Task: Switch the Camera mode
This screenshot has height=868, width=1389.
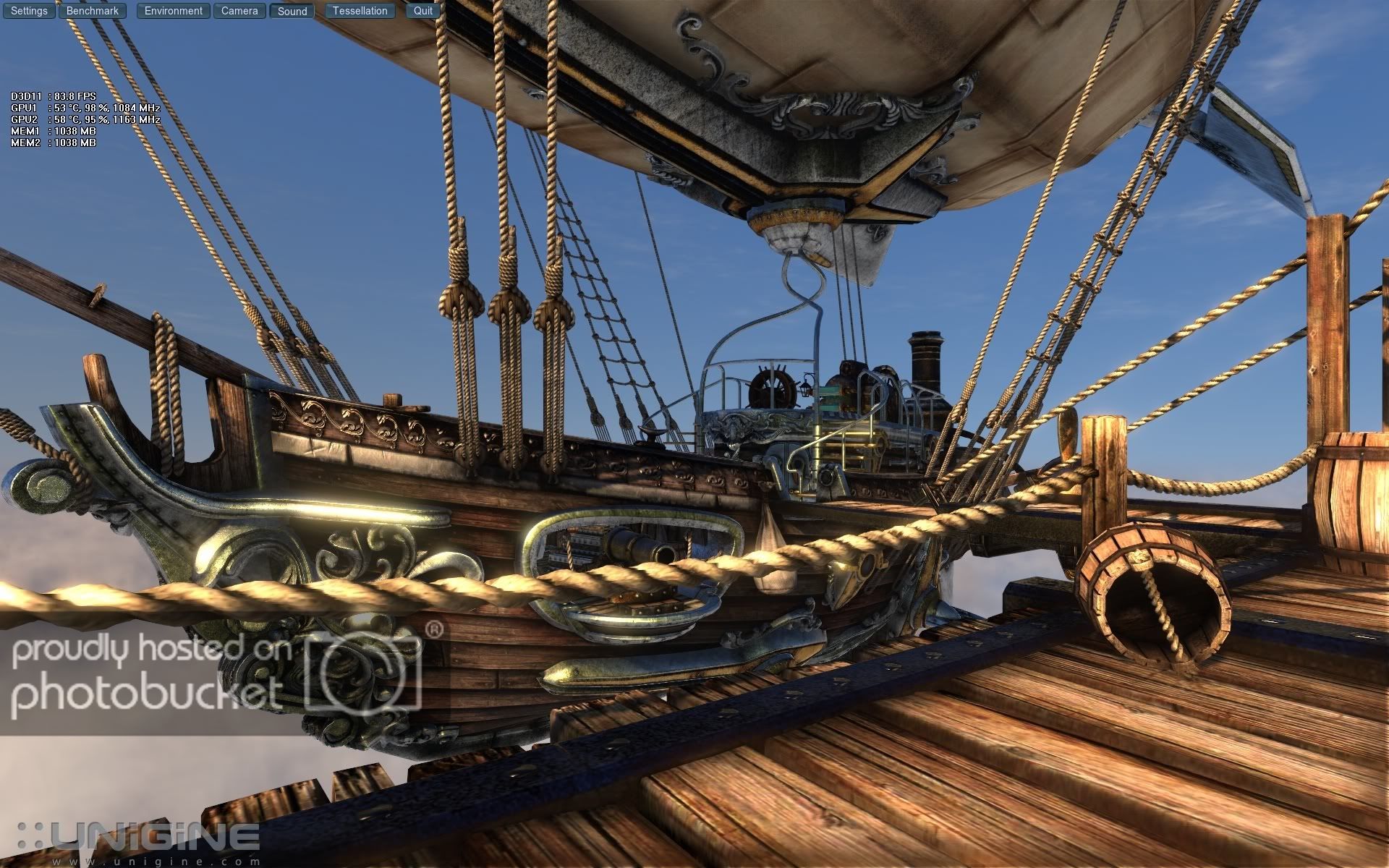Action: (x=239, y=11)
